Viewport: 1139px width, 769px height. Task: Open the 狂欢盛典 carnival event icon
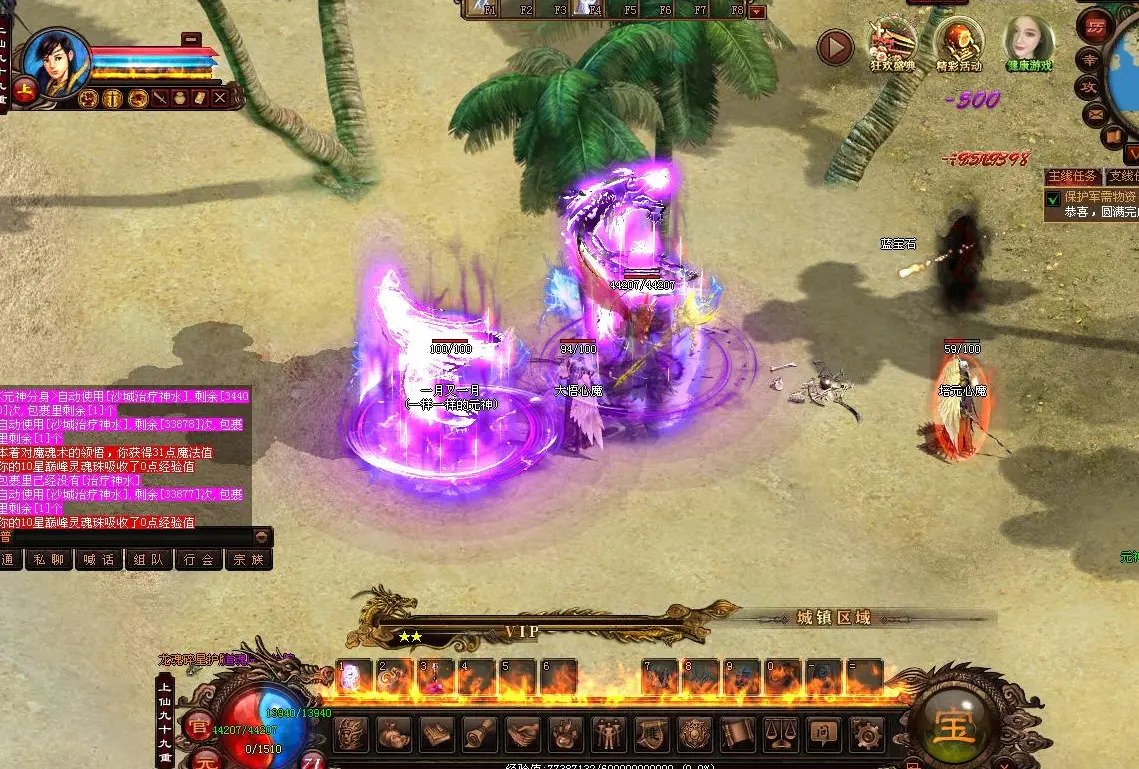pyautogui.click(x=892, y=43)
